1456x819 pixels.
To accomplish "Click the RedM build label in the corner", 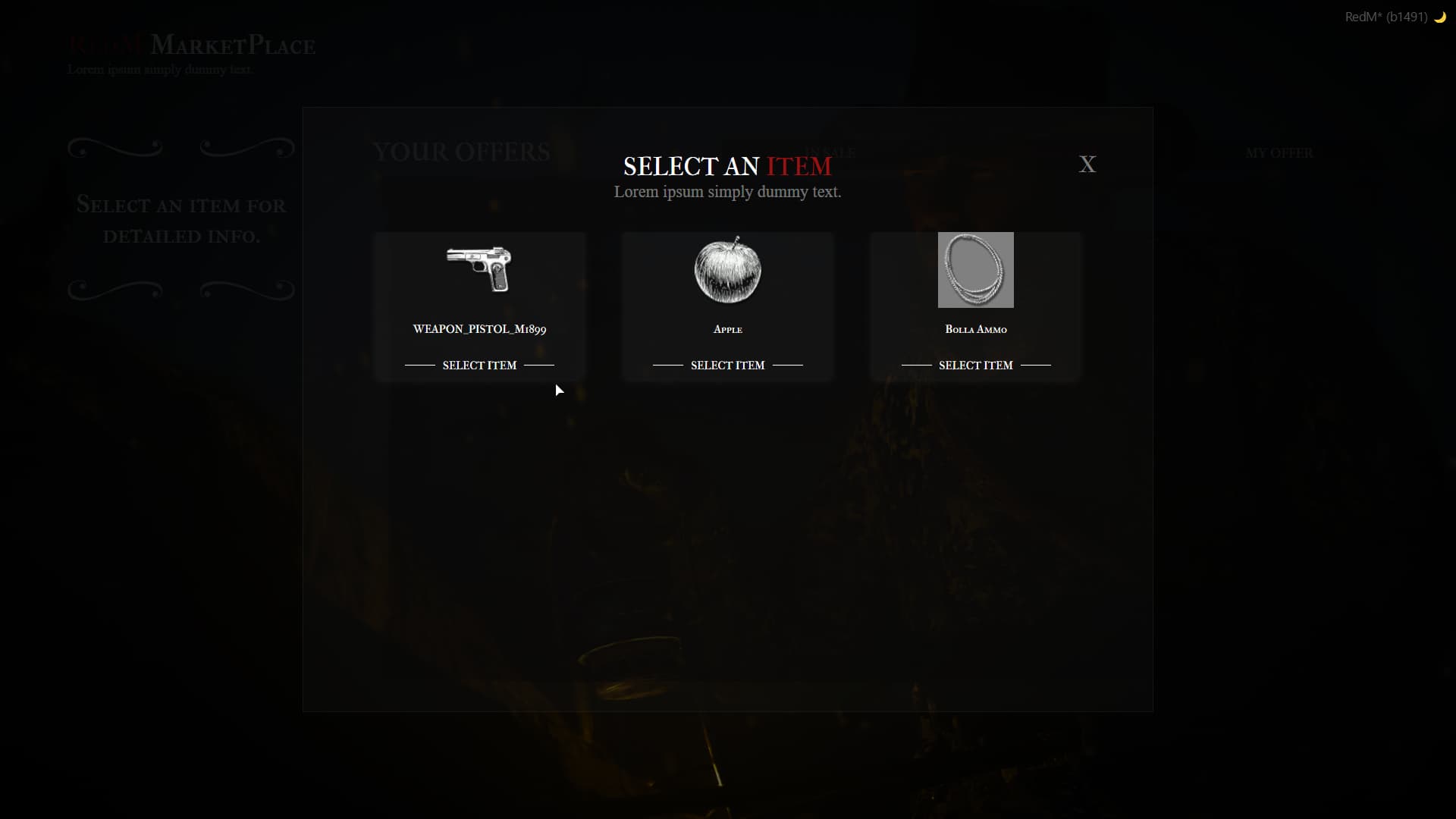I will [x=1387, y=16].
